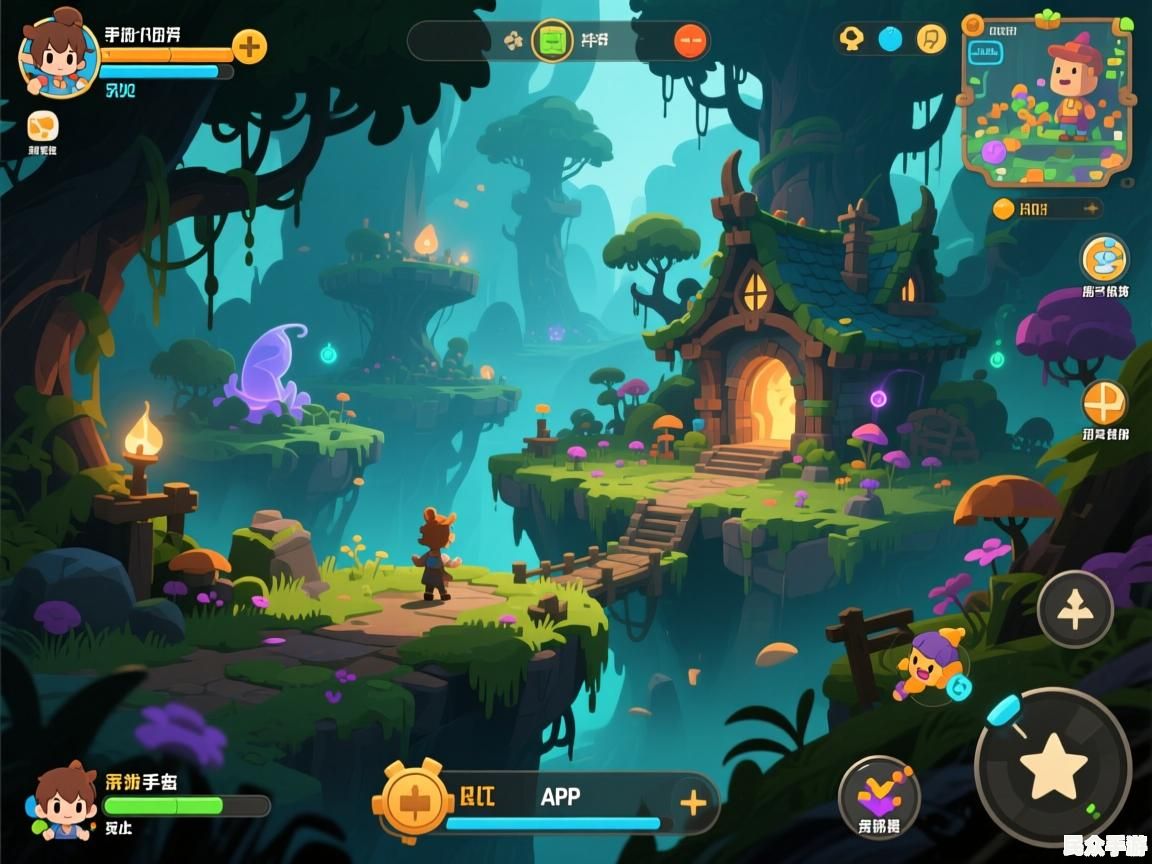The width and height of the screenshot is (1152, 864).
Task: Open the yellow note icon near minimap
Action: (x=930, y=39)
